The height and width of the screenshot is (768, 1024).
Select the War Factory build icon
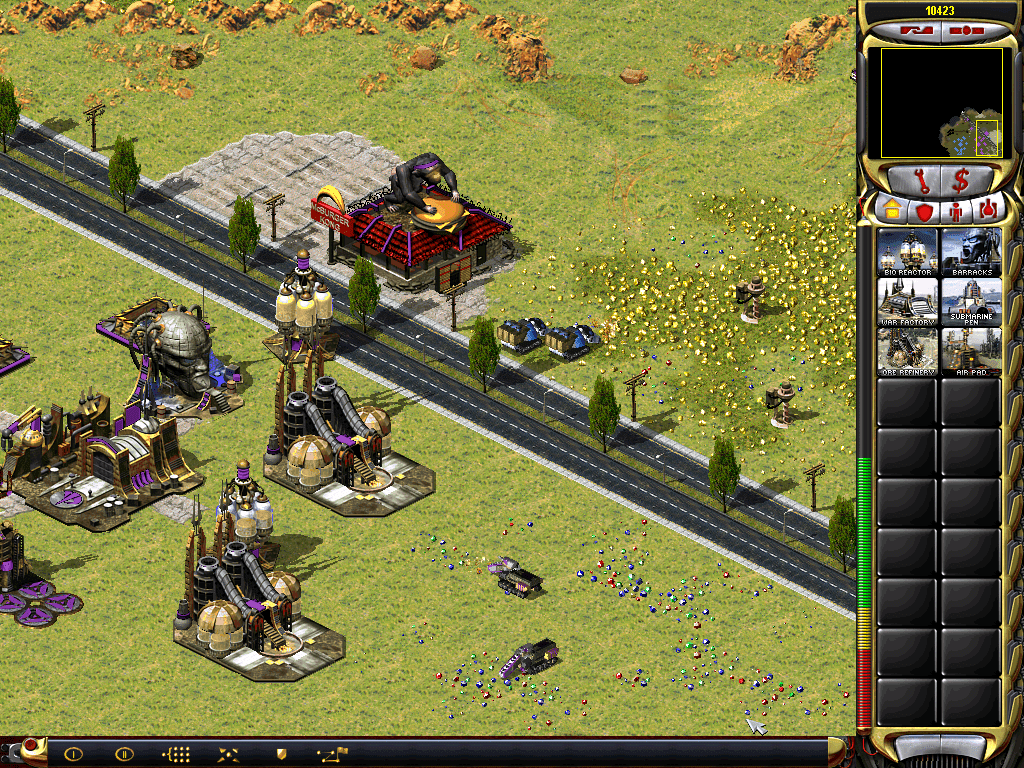[907, 301]
